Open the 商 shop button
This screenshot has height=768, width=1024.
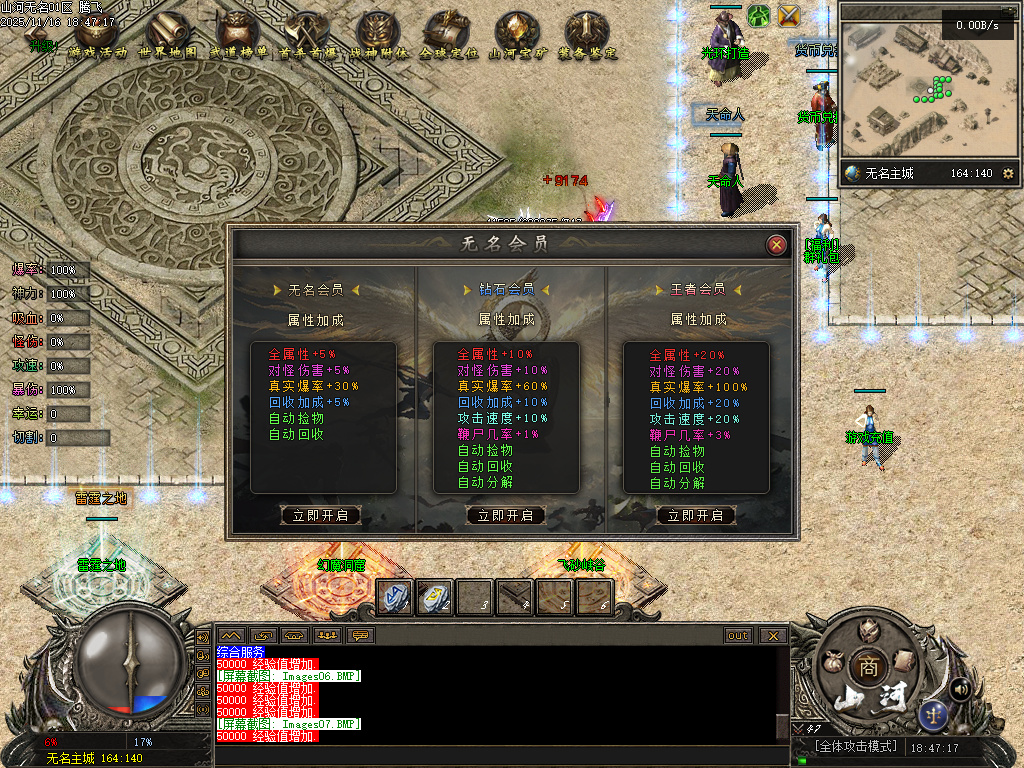pos(866,666)
